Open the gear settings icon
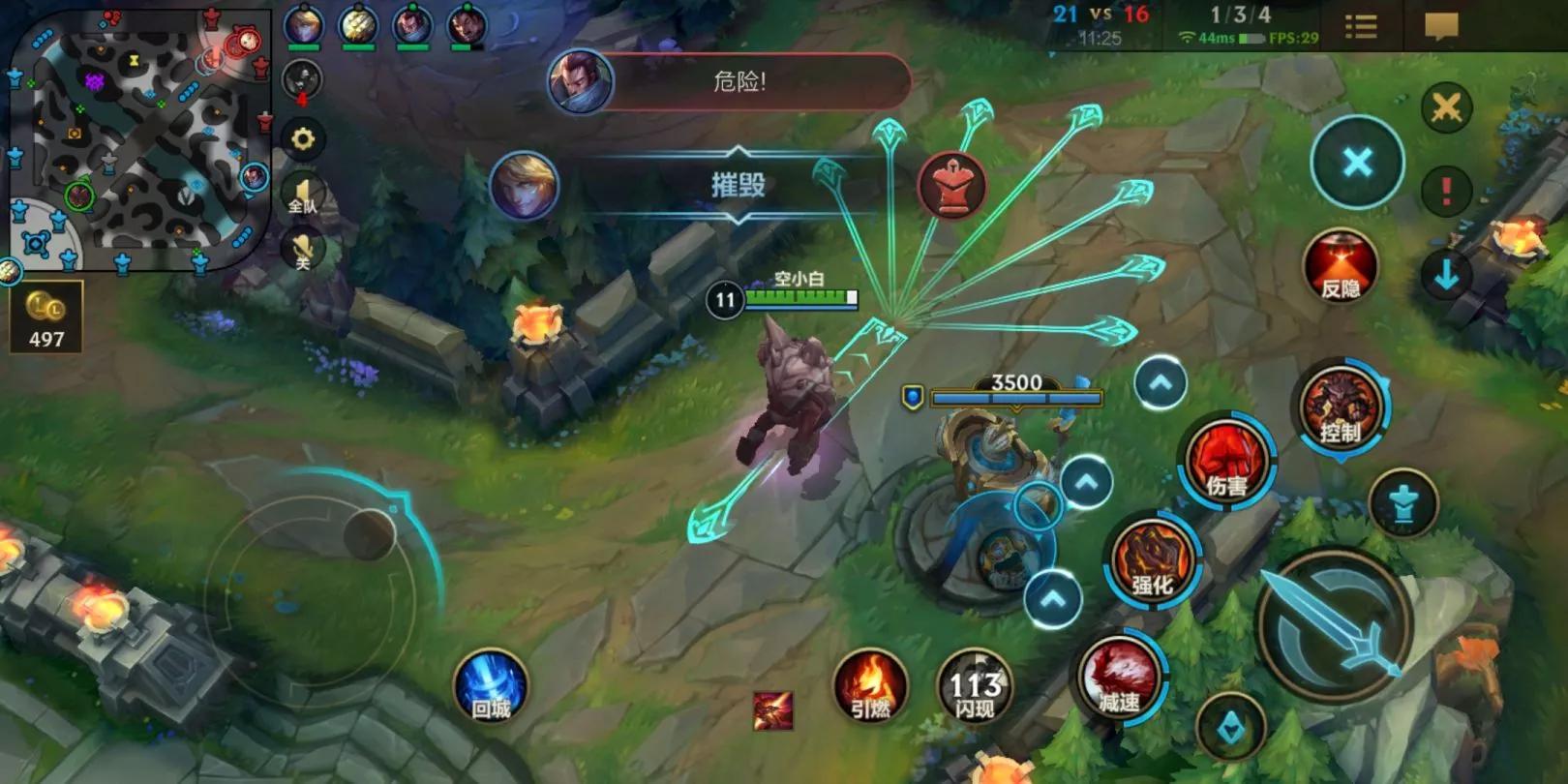1568x784 pixels. point(303,139)
